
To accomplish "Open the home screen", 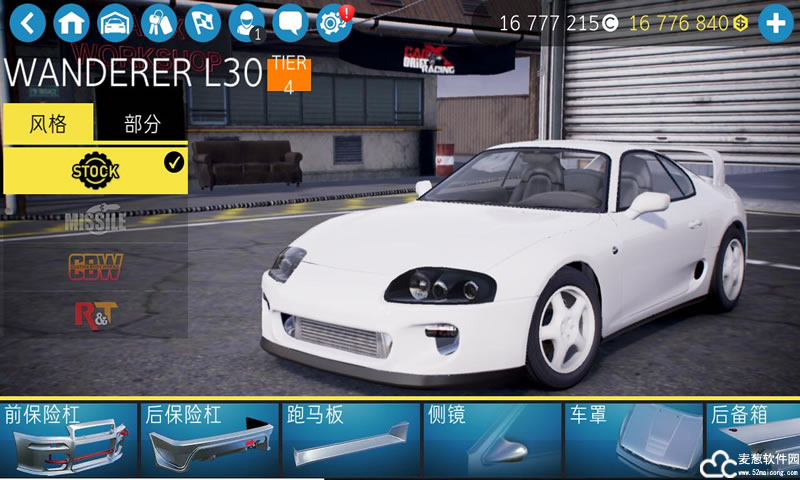I will (x=72, y=21).
